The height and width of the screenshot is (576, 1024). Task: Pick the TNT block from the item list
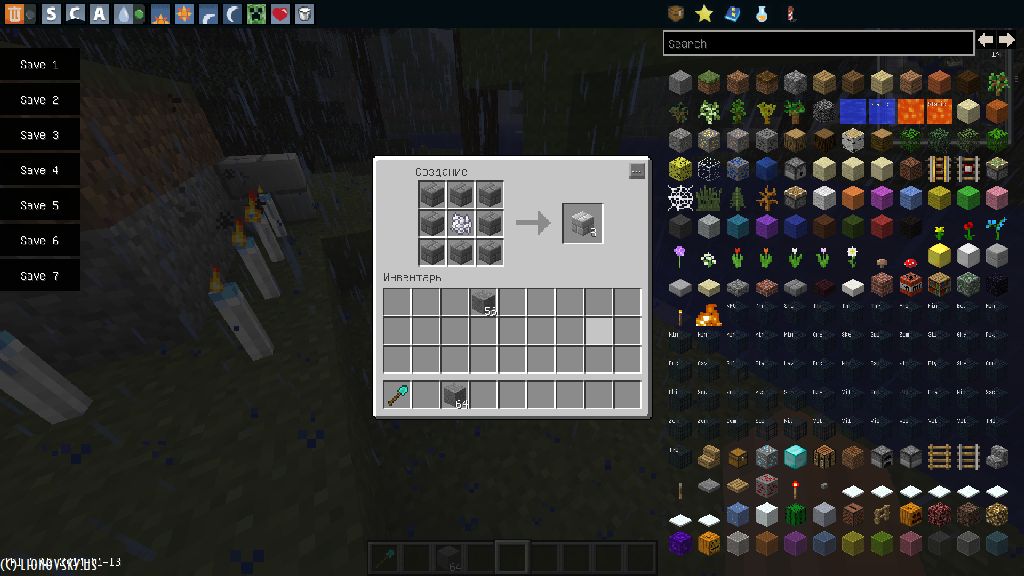(910, 286)
